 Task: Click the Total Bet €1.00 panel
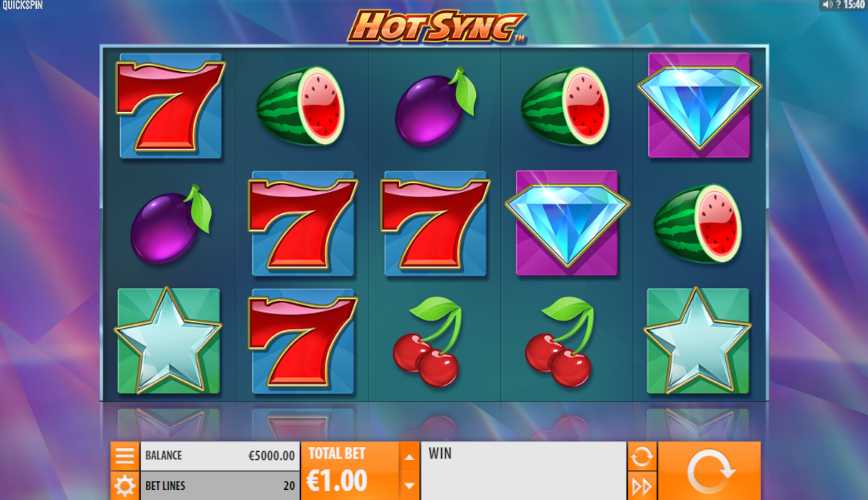click(349, 471)
